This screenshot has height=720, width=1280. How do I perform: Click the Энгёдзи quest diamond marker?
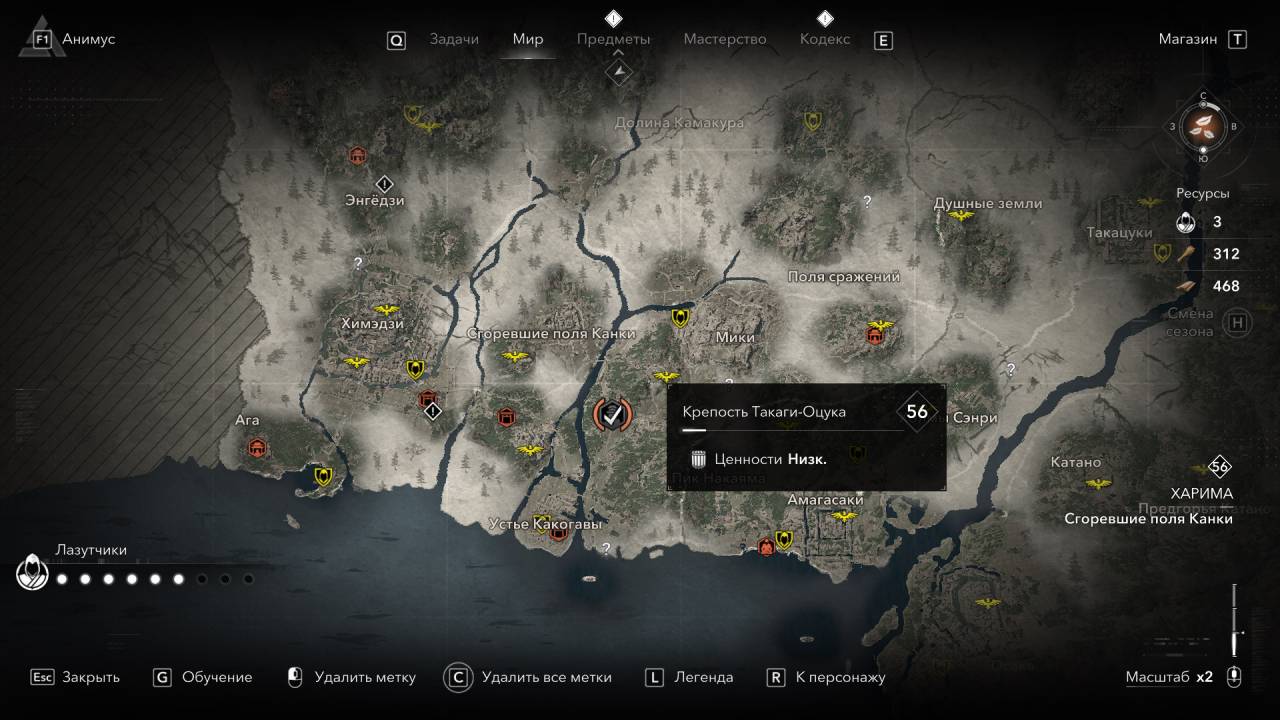385,184
